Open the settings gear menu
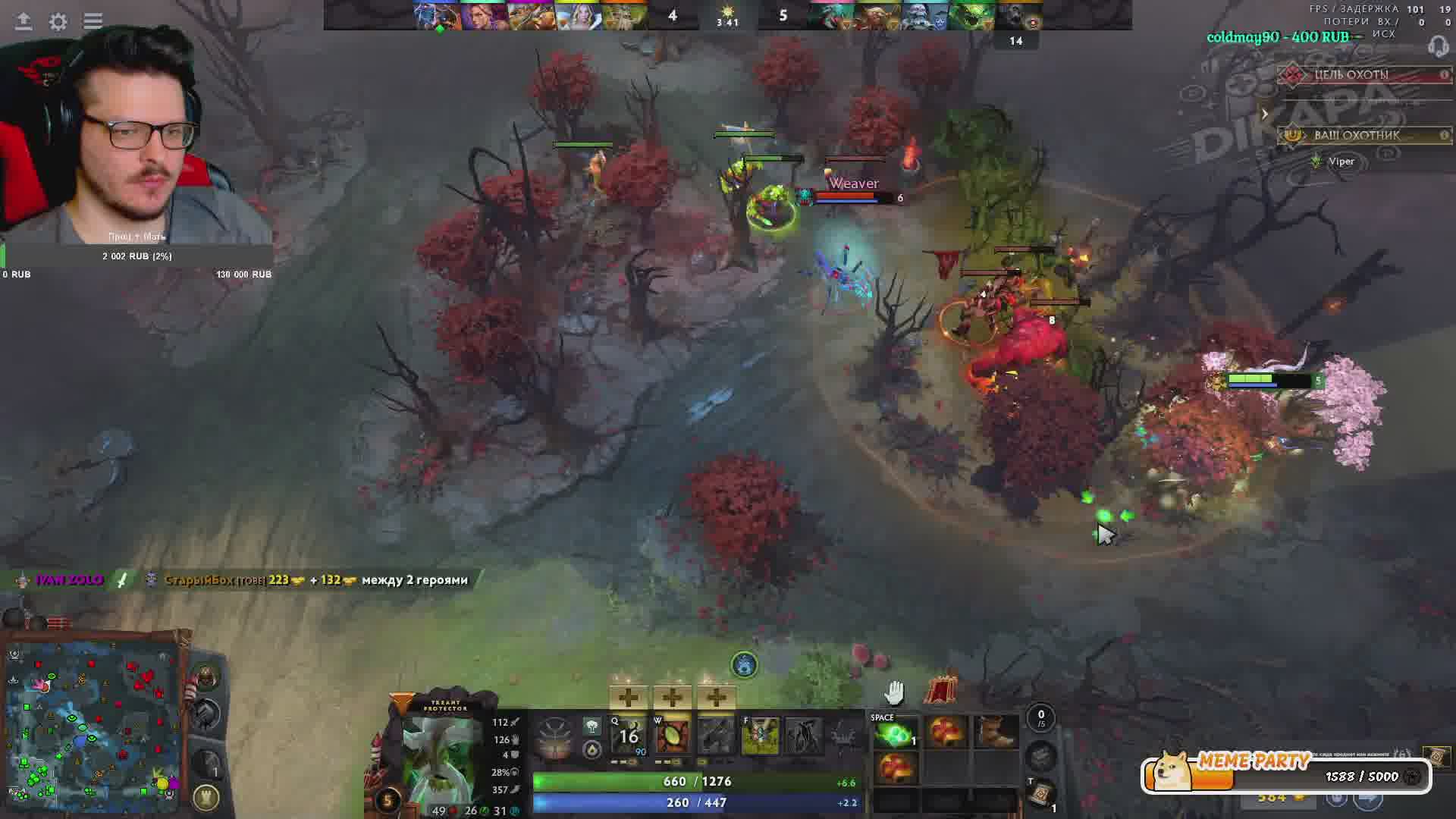Viewport: 1456px width, 819px height. [x=58, y=21]
